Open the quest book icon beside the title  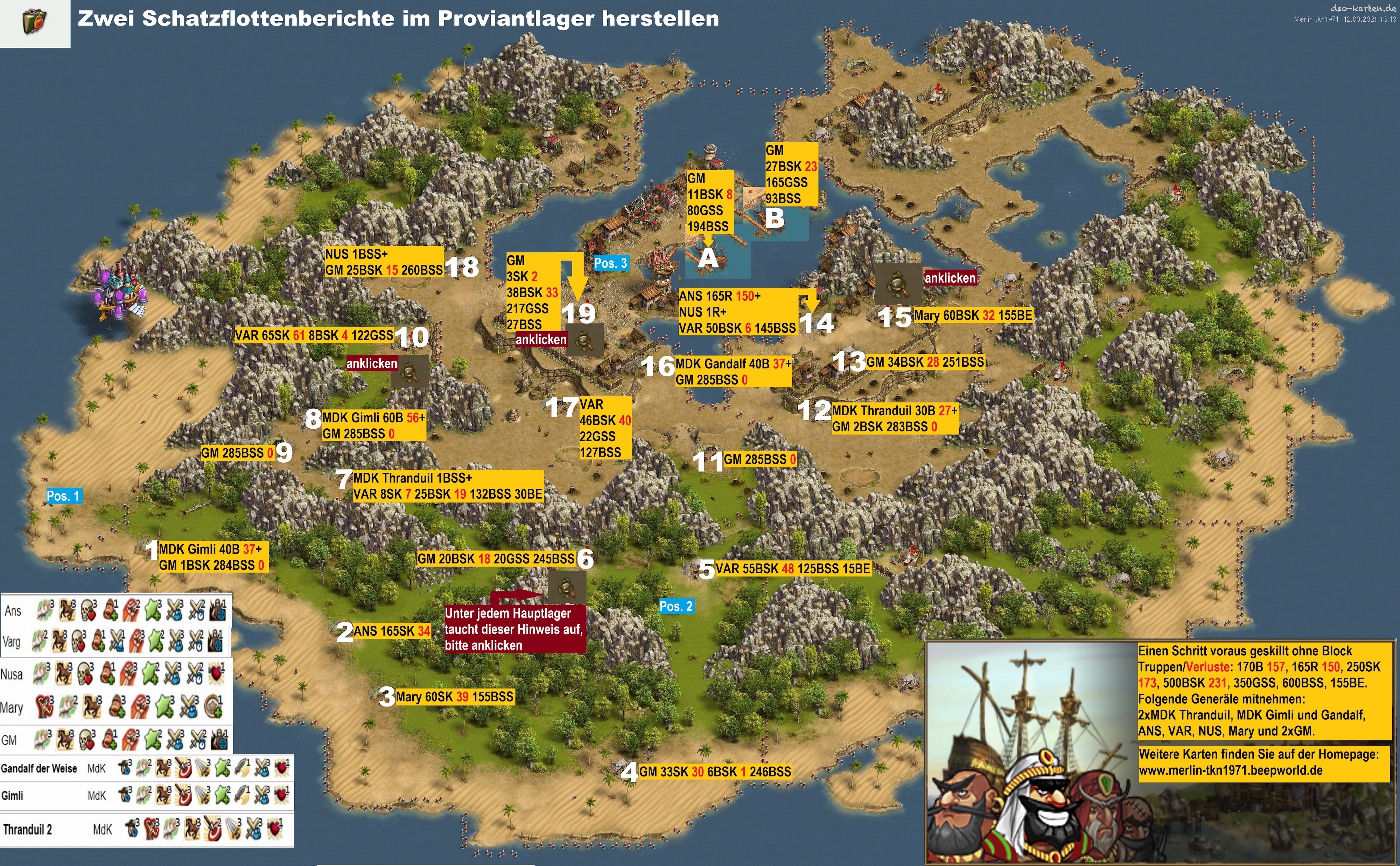coord(34,23)
